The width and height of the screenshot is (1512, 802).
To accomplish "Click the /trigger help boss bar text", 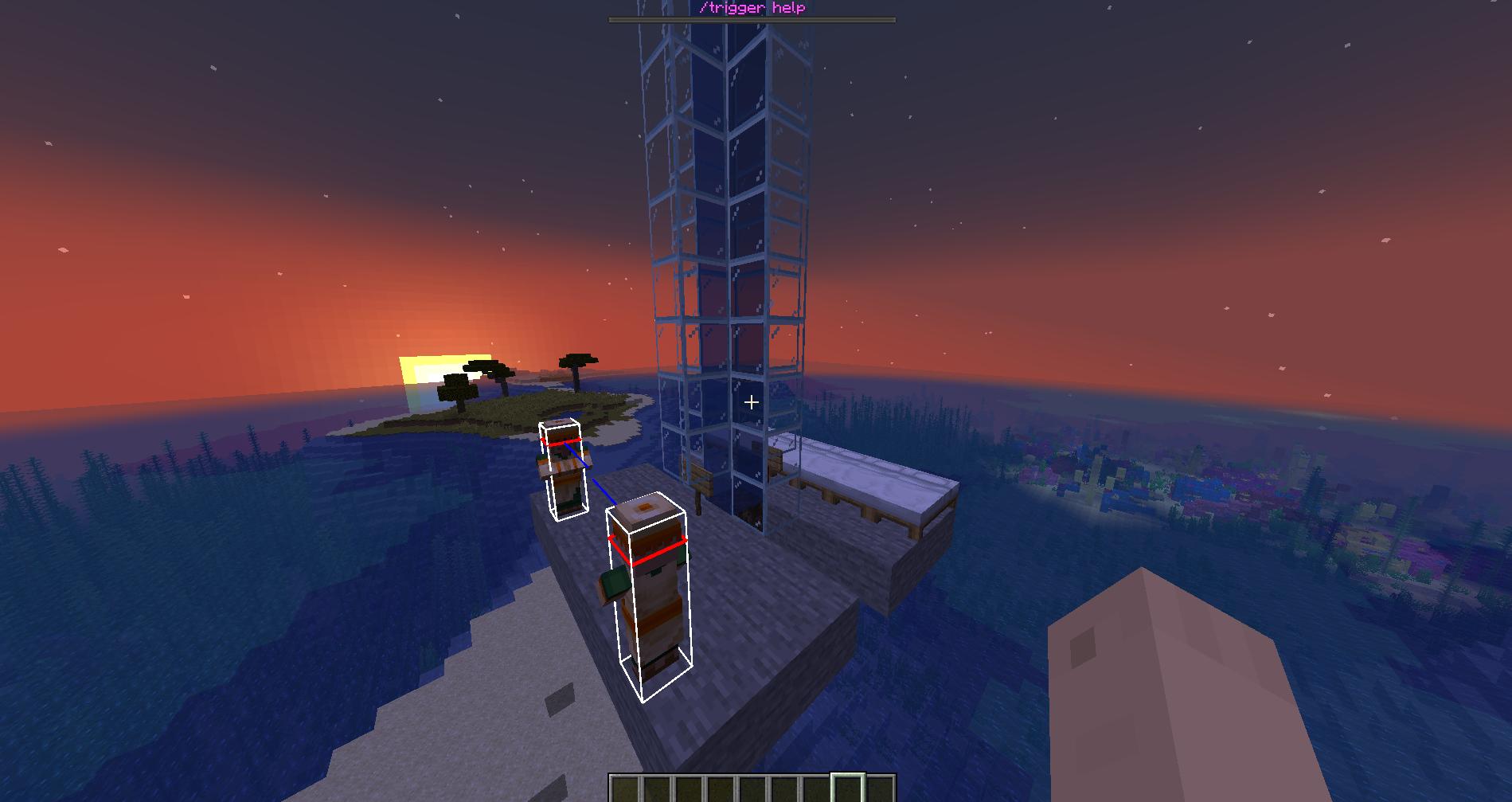I will click(752, 8).
